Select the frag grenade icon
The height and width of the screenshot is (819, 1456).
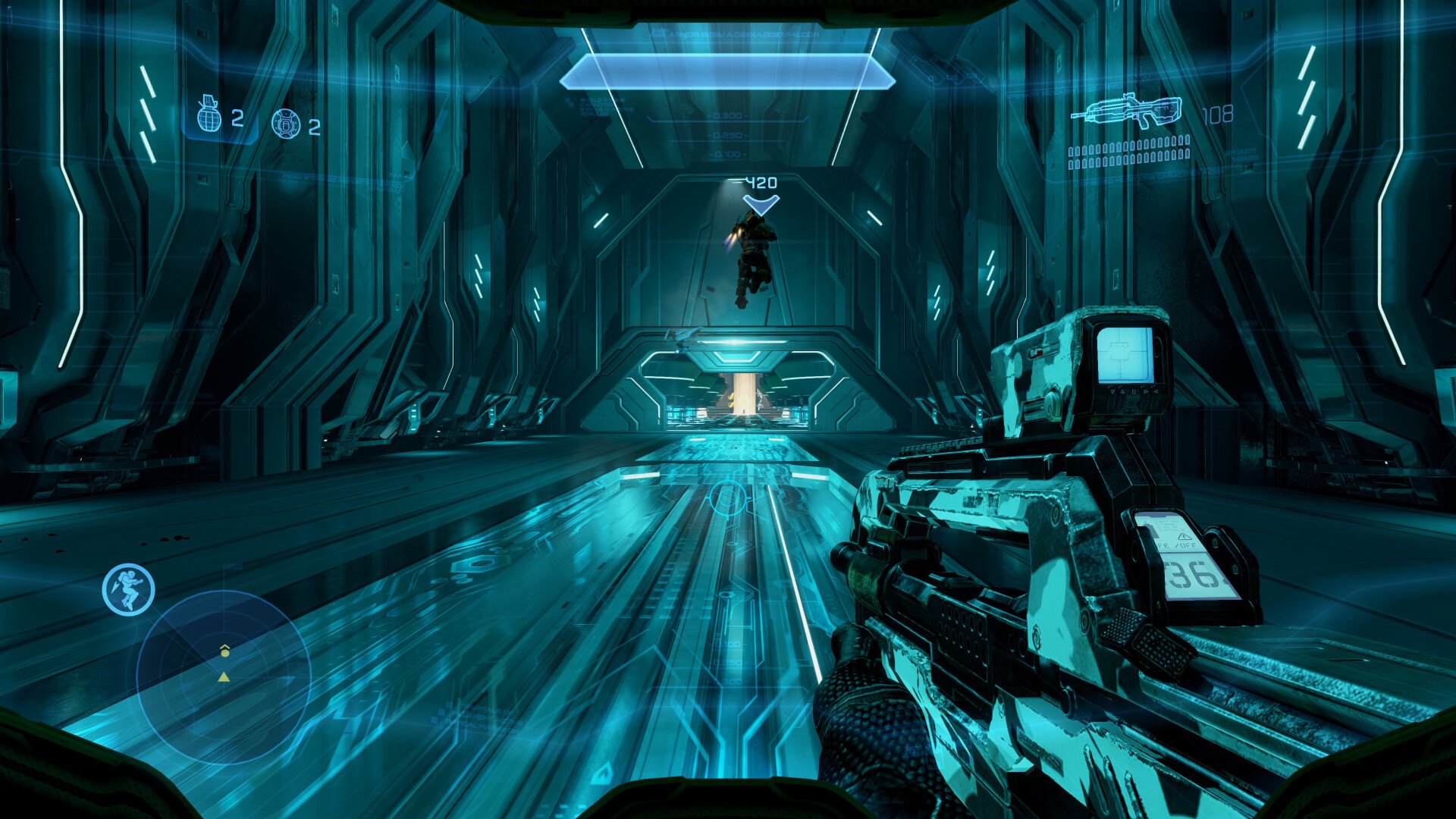(209, 115)
